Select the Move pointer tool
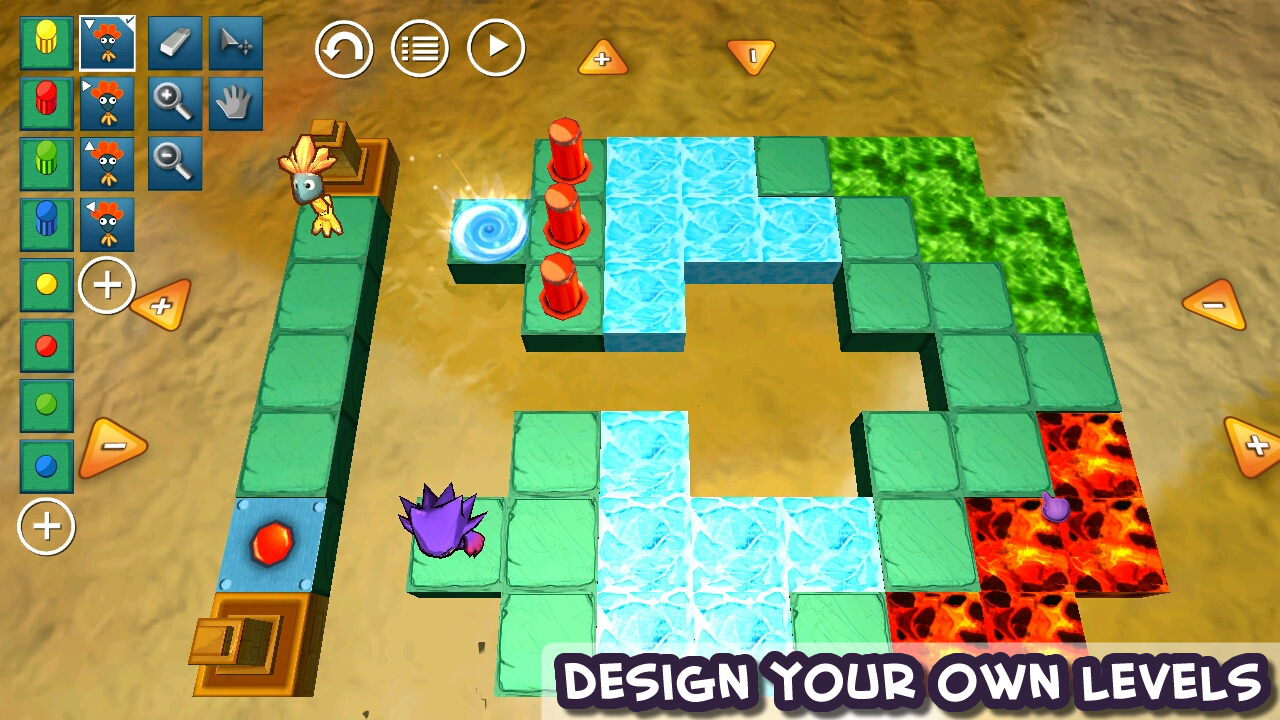The image size is (1280, 720). [235, 44]
